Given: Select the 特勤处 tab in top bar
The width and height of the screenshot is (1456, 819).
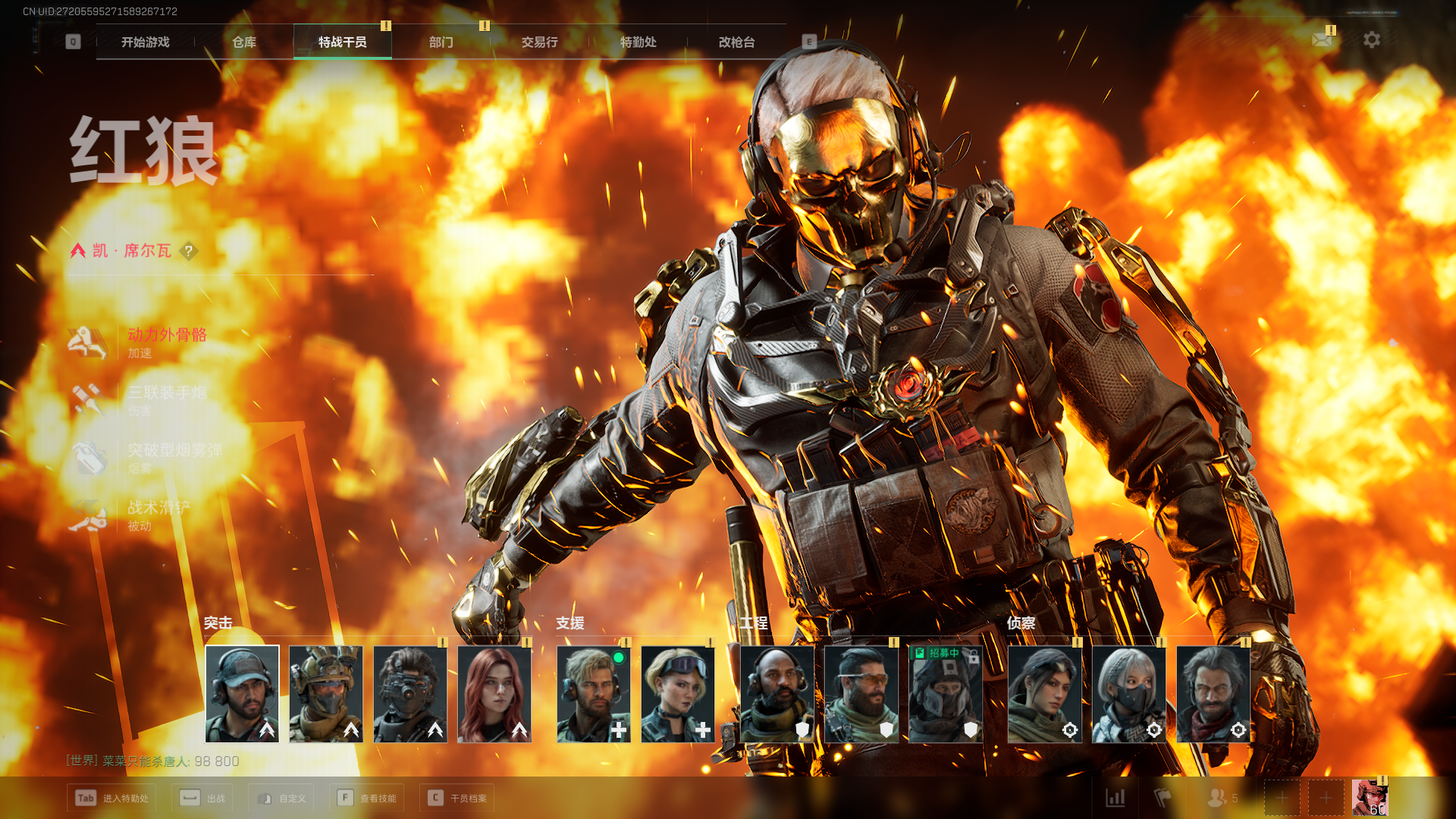Looking at the screenshot, I should tap(638, 42).
